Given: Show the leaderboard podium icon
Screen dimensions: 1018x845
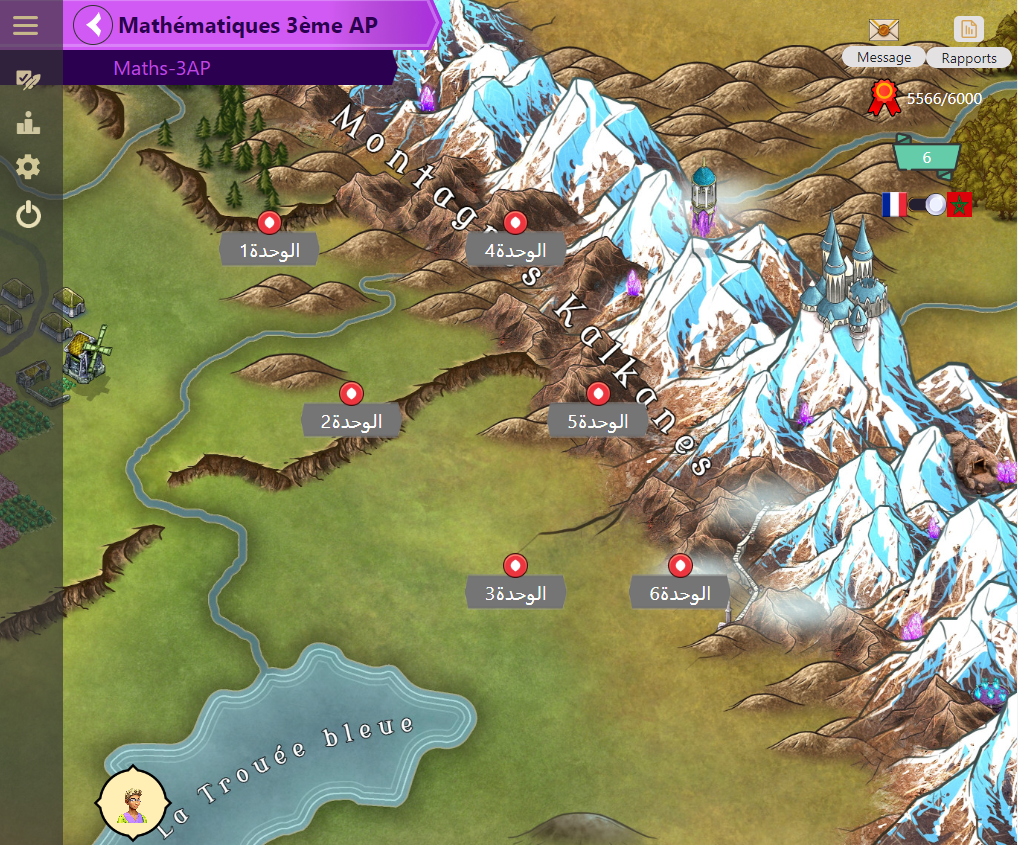Looking at the screenshot, I should [28, 124].
